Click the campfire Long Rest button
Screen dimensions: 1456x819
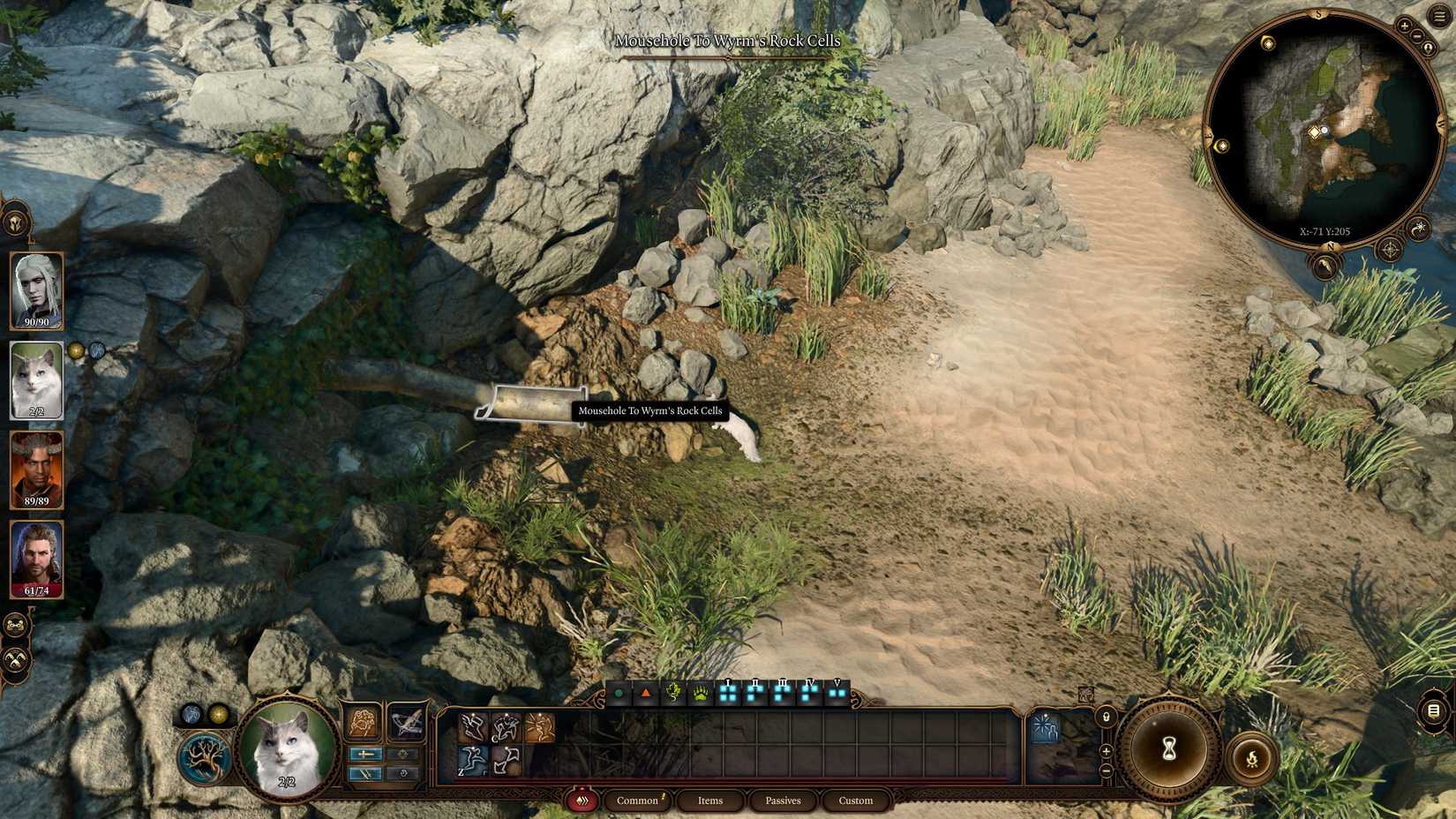[x=1252, y=757]
